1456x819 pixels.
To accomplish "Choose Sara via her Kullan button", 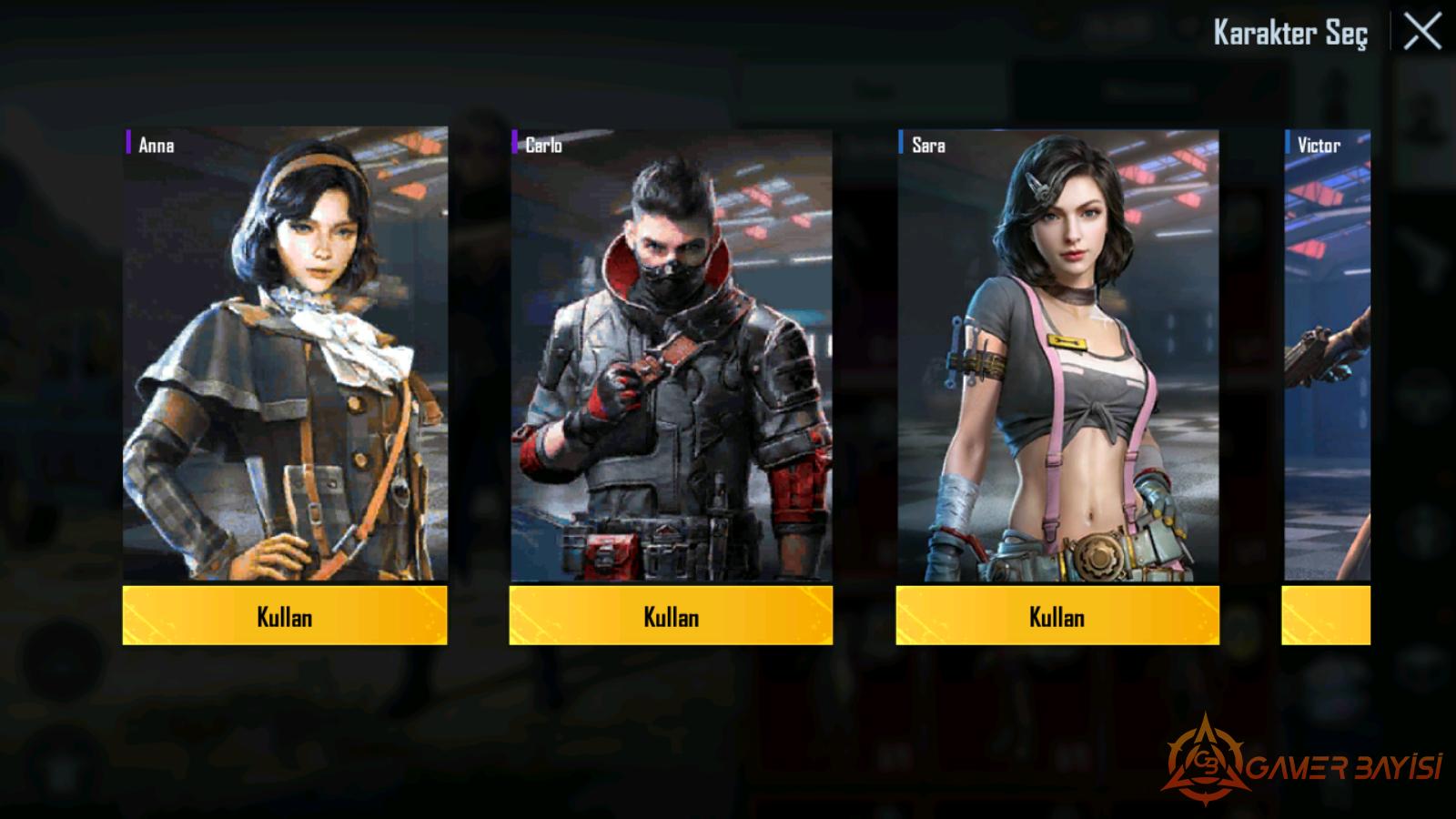I will (x=1057, y=616).
